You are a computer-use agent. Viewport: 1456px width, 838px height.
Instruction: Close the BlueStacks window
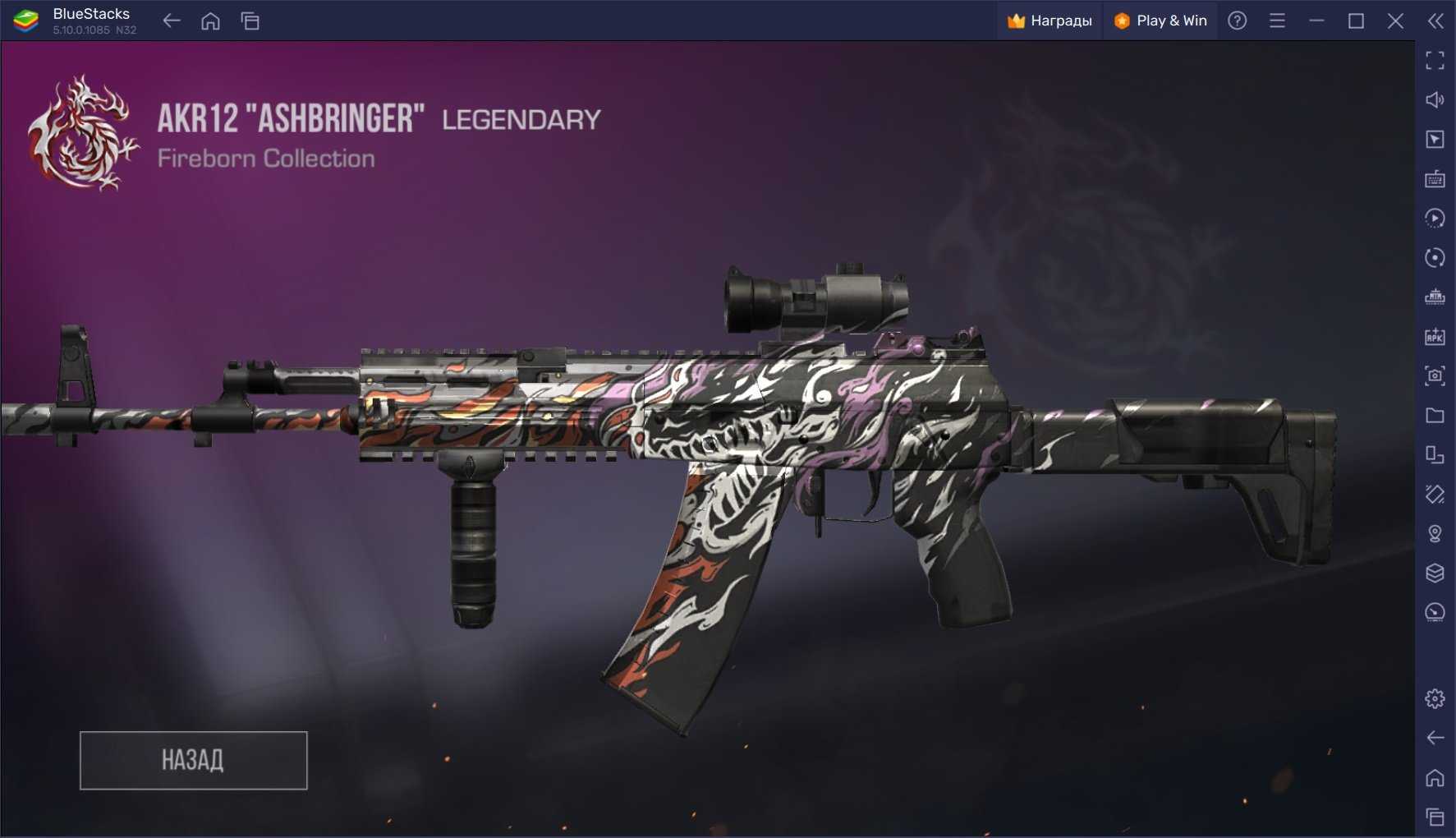(1395, 21)
